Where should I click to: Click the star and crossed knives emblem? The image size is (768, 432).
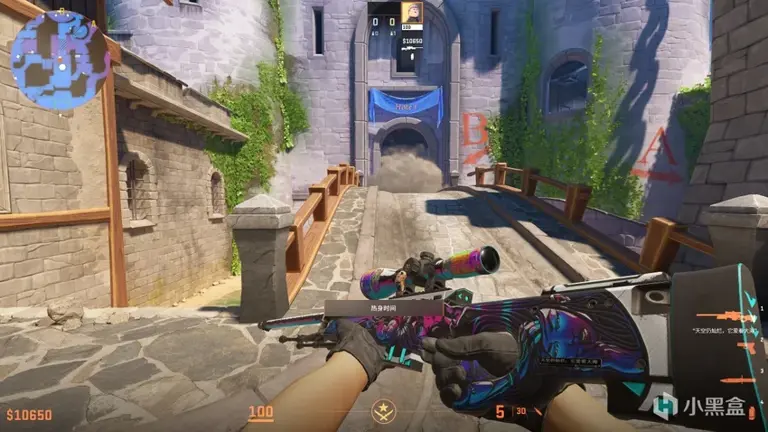(x=381, y=410)
